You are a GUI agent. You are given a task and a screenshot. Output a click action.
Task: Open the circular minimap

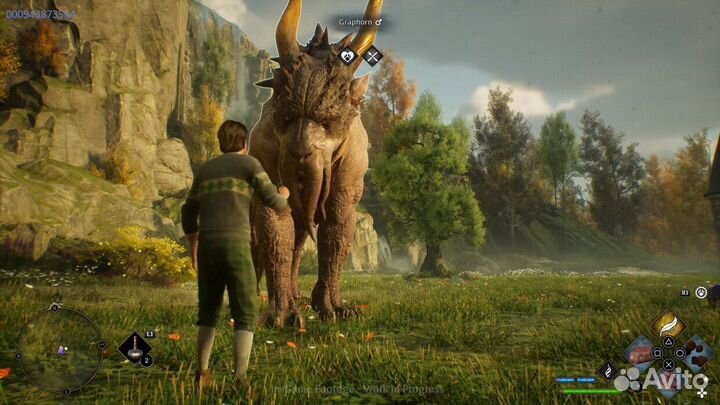coord(59,348)
